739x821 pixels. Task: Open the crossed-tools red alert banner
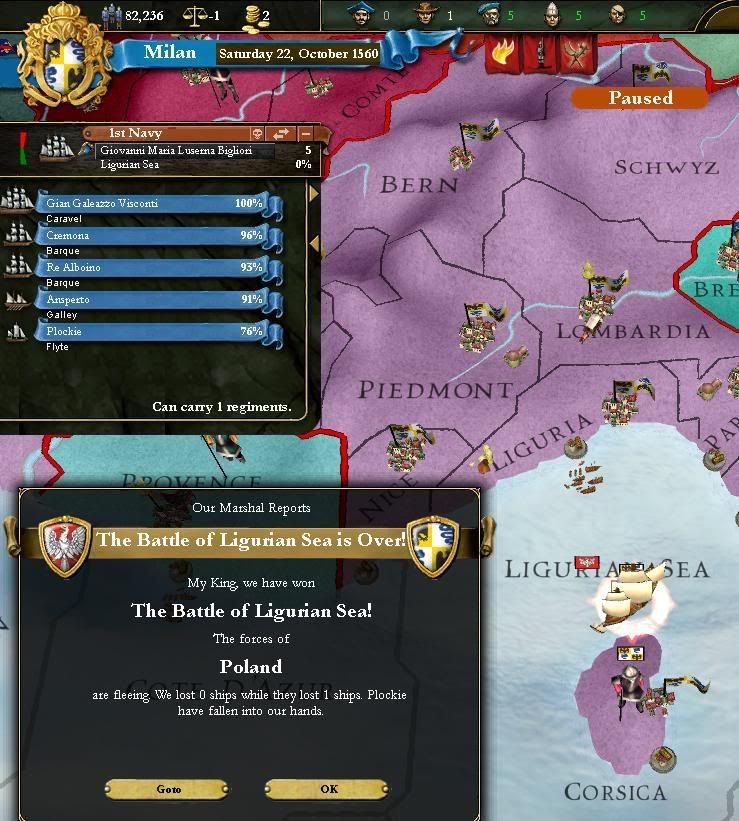tap(574, 53)
